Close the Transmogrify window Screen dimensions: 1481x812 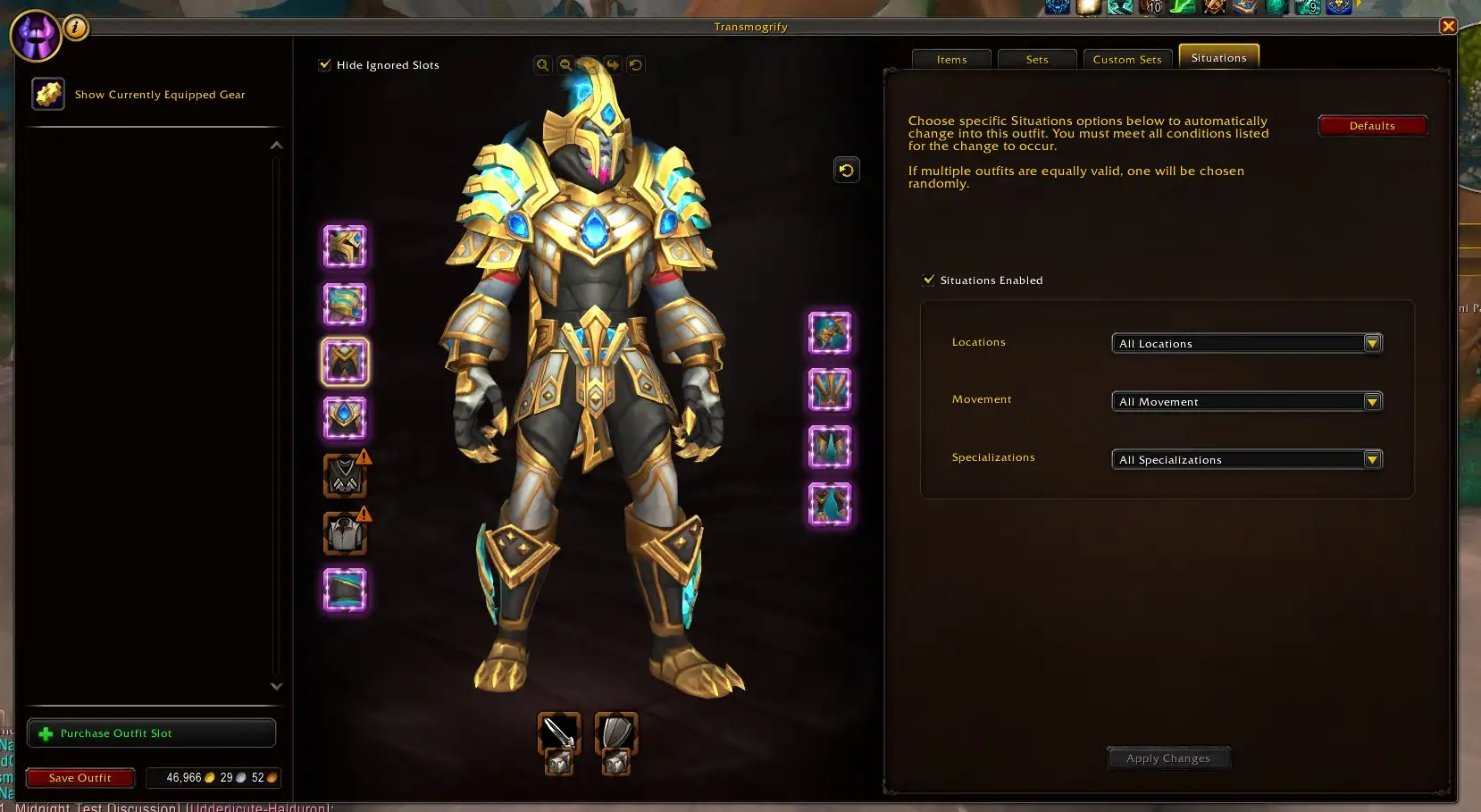(1448, 27)
